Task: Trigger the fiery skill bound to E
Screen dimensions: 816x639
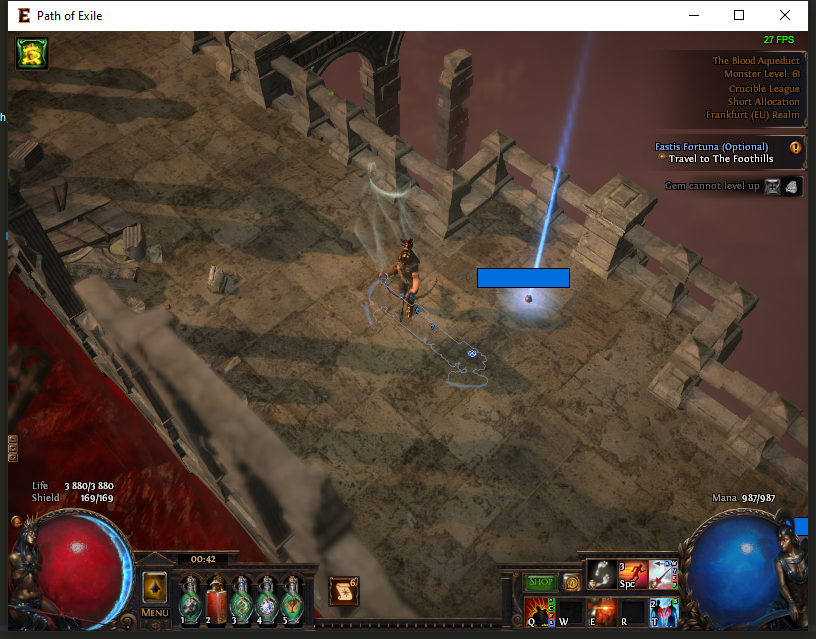Action: [601, 610]
